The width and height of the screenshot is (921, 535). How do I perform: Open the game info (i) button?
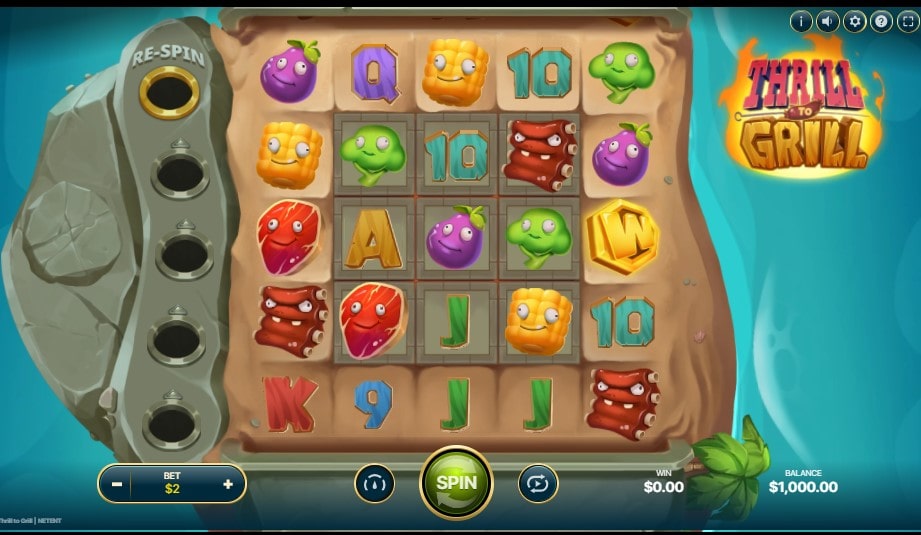point(801,21)
